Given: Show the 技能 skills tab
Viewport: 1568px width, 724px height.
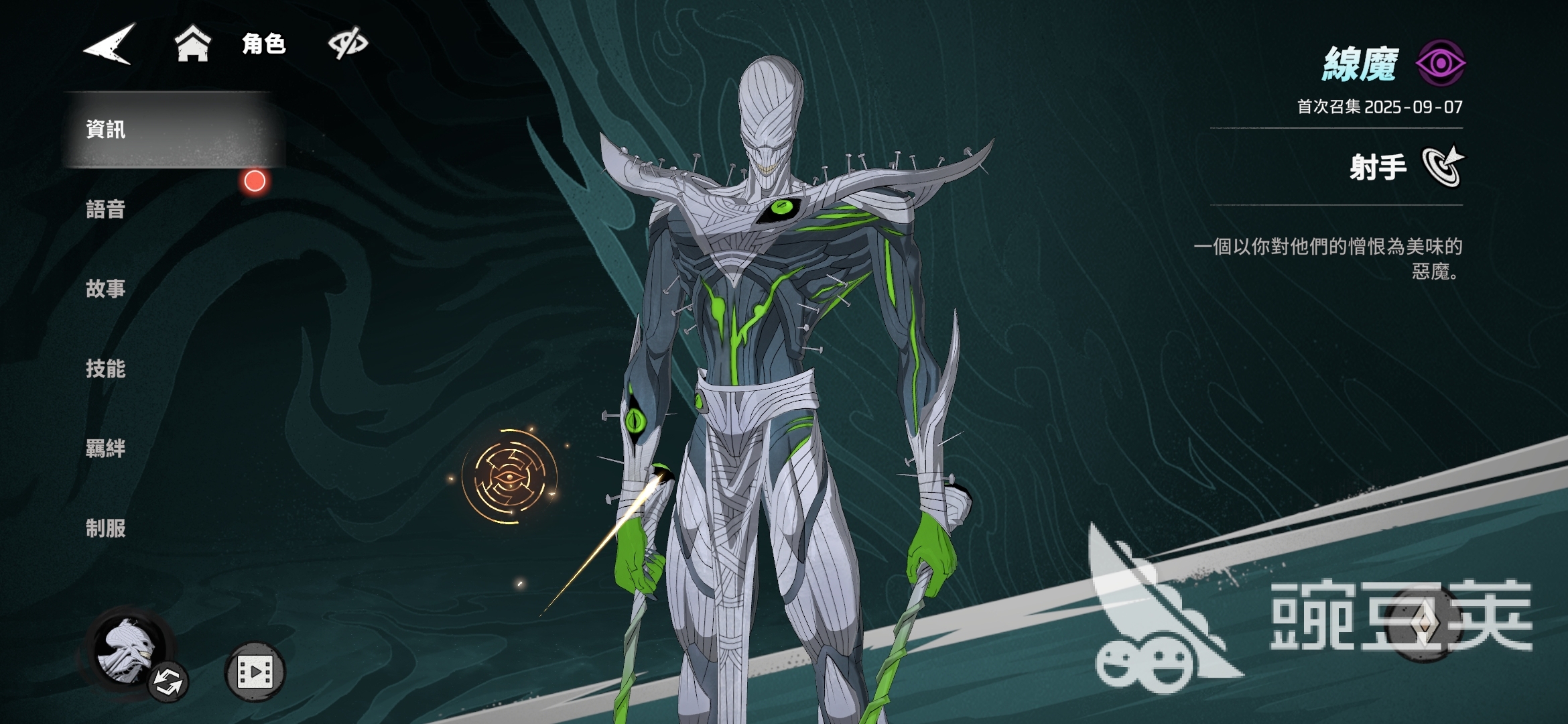Looking at the screenshot, I should pos(106,369).
